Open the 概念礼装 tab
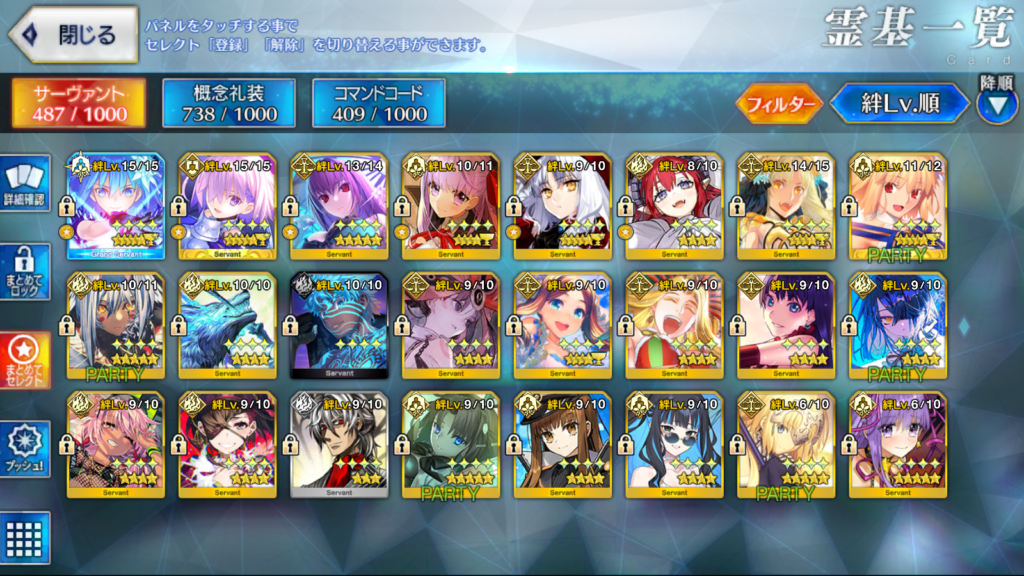 coord(228,103)
